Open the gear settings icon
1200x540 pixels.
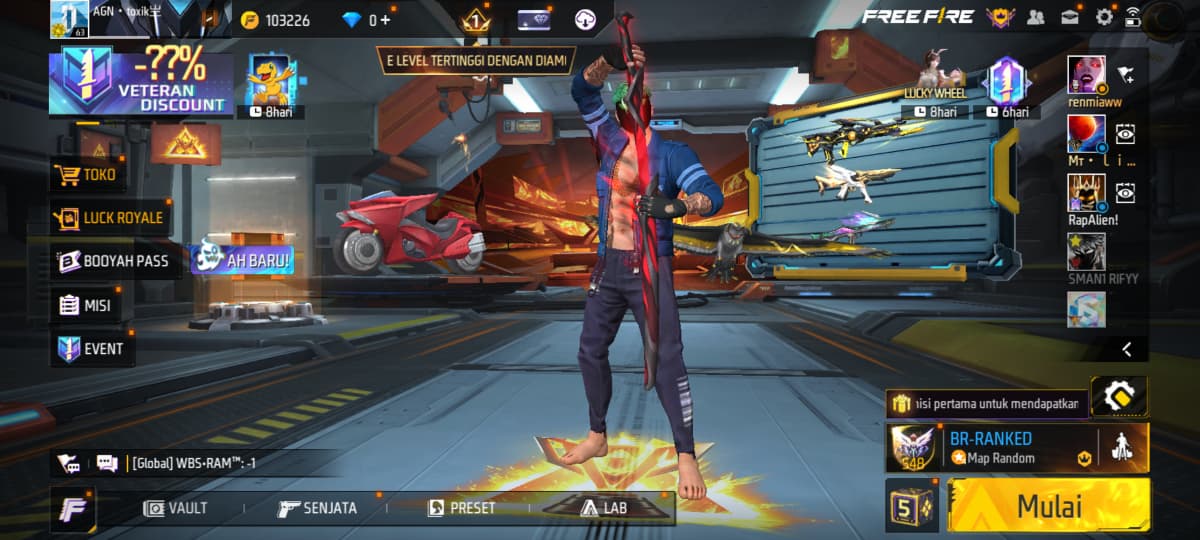coord(1104,17)
